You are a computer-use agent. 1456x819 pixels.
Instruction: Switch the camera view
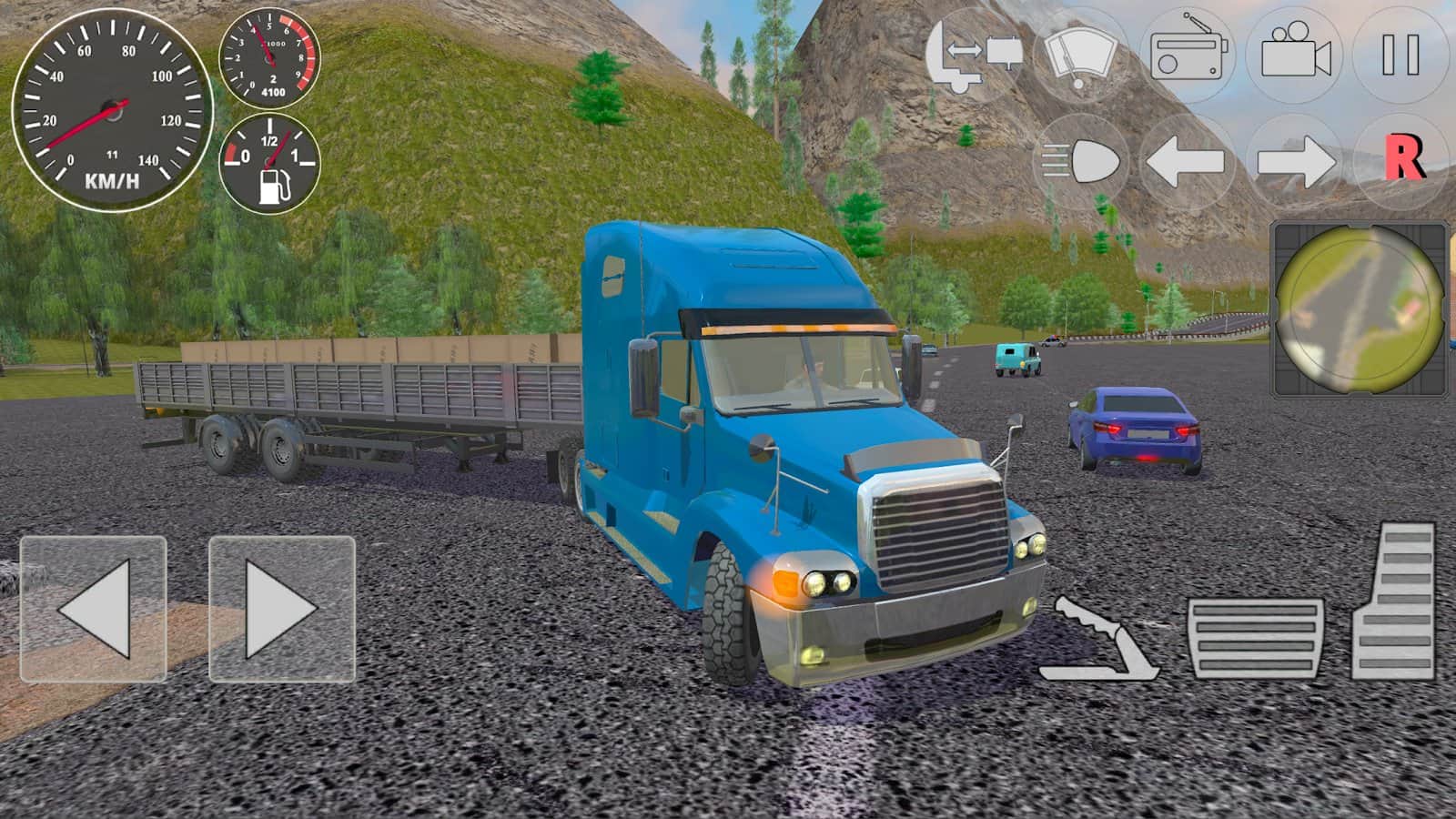point(1295,55)
